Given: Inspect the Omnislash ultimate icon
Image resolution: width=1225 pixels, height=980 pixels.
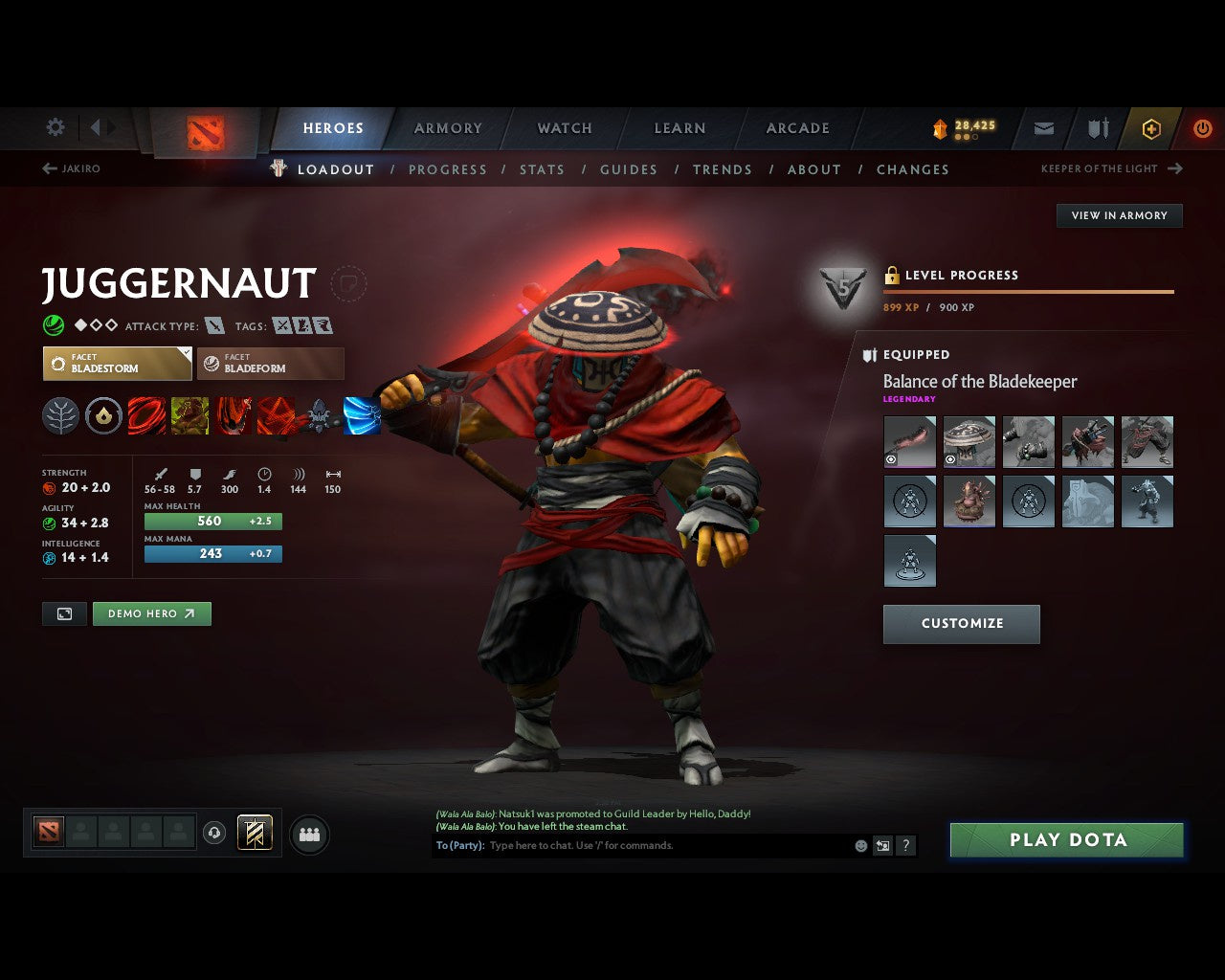Looking at the screenshot, I should point(362,415).
